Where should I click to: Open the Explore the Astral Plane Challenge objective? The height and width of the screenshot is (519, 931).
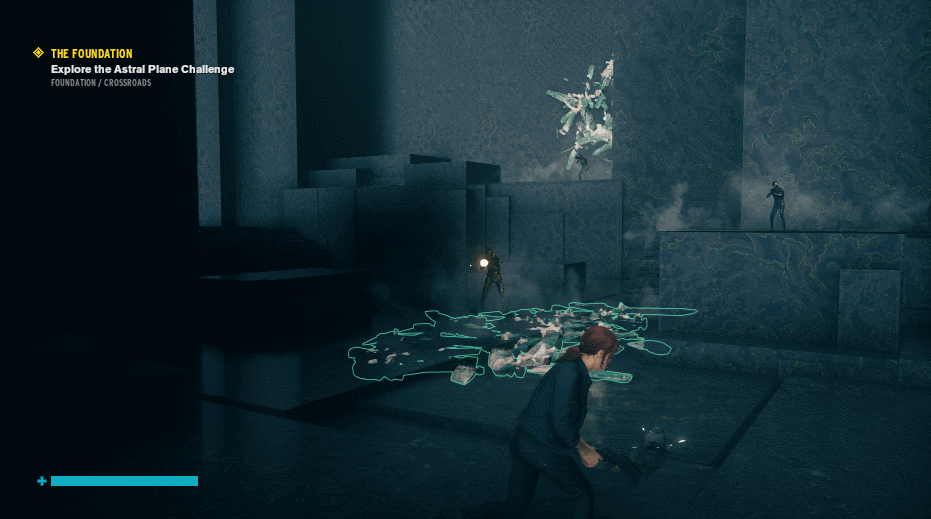coord(142,69)
